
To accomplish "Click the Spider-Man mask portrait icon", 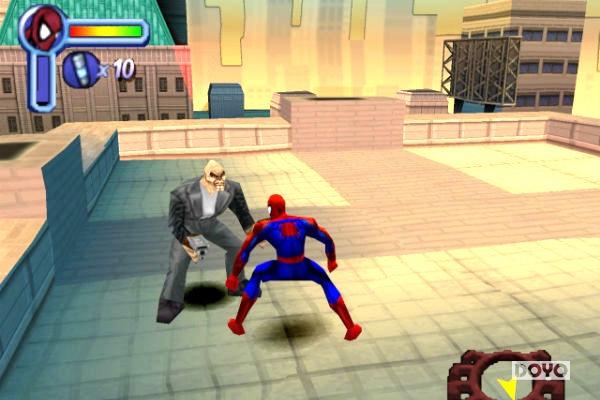I will pos(42,28).
